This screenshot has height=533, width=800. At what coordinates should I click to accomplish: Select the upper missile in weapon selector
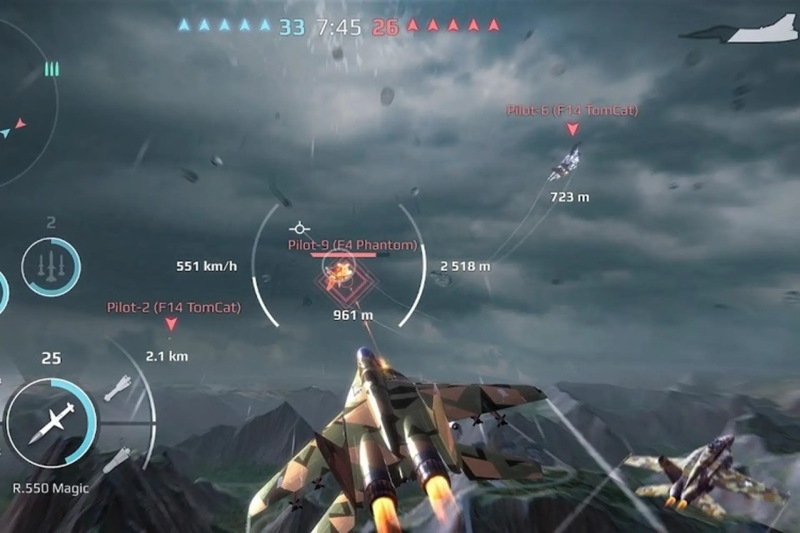pos(117,385)
